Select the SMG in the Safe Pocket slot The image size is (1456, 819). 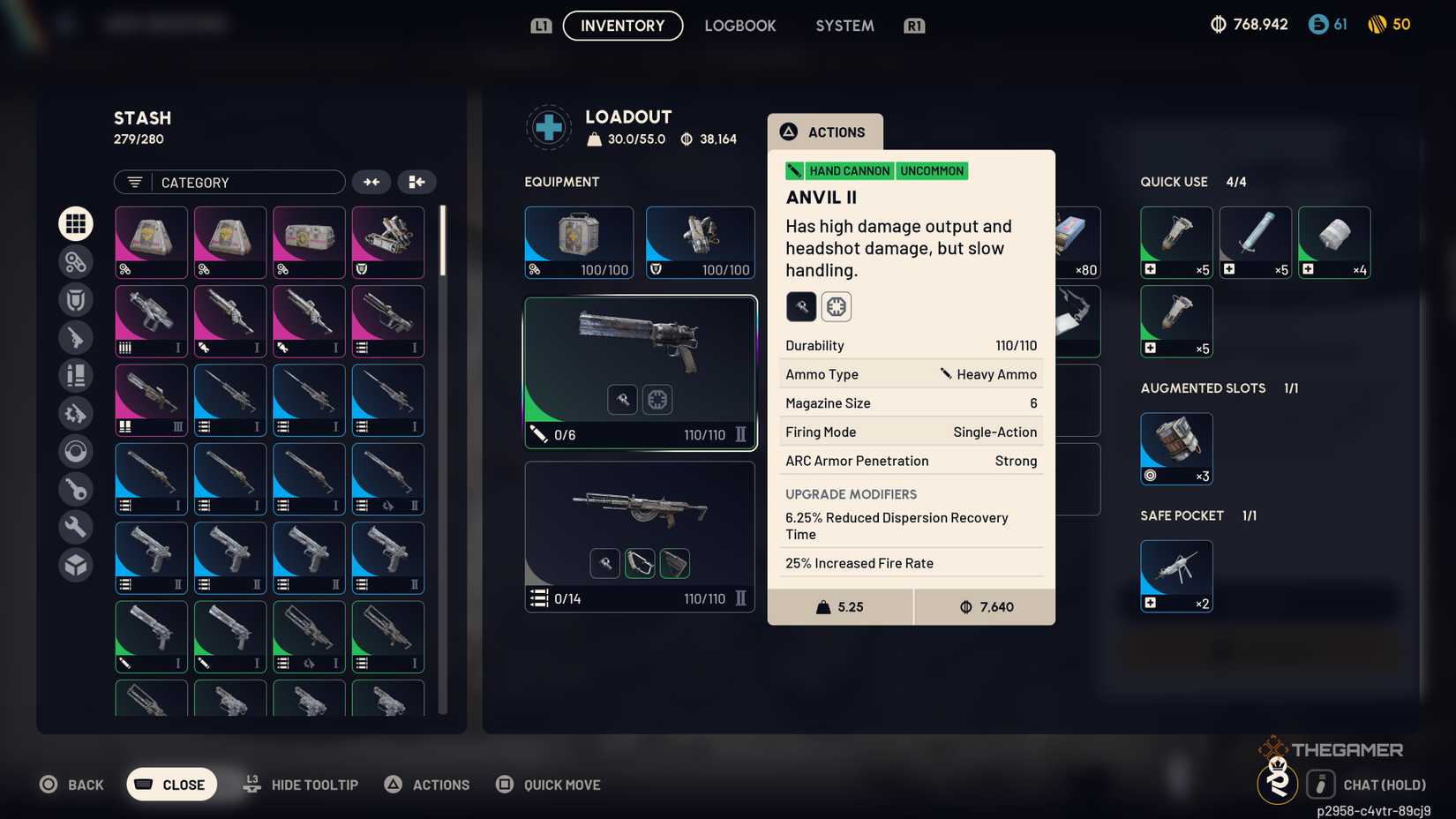tap(1175, 575)
